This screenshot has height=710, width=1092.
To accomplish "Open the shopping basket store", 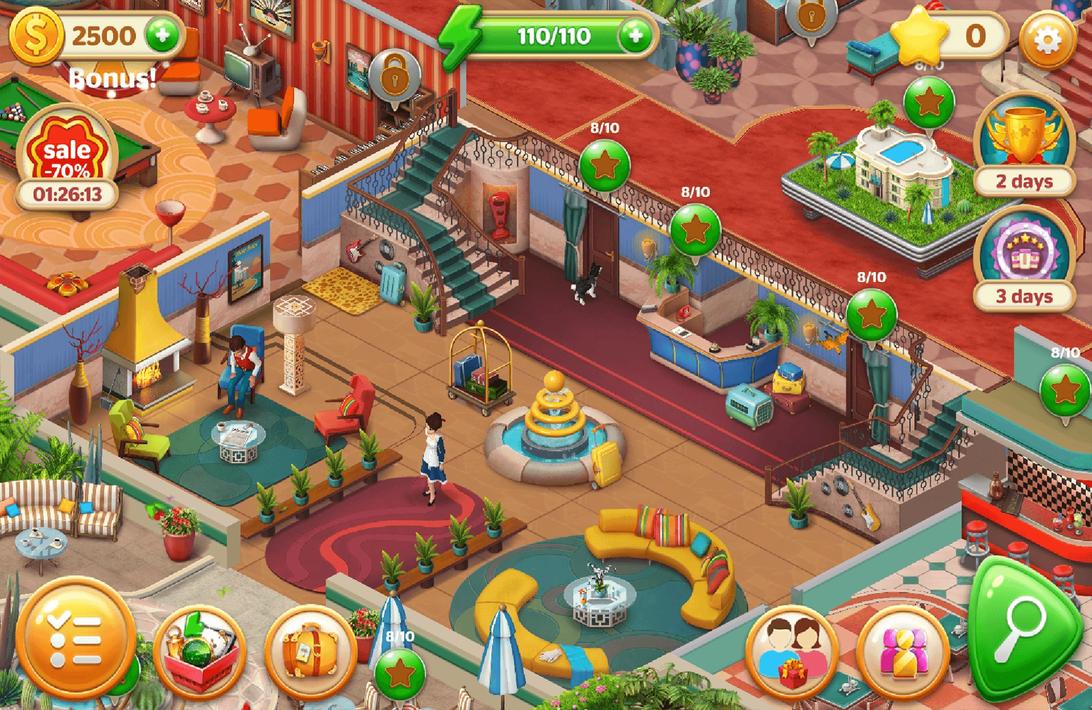I will [x=200, y=653].
